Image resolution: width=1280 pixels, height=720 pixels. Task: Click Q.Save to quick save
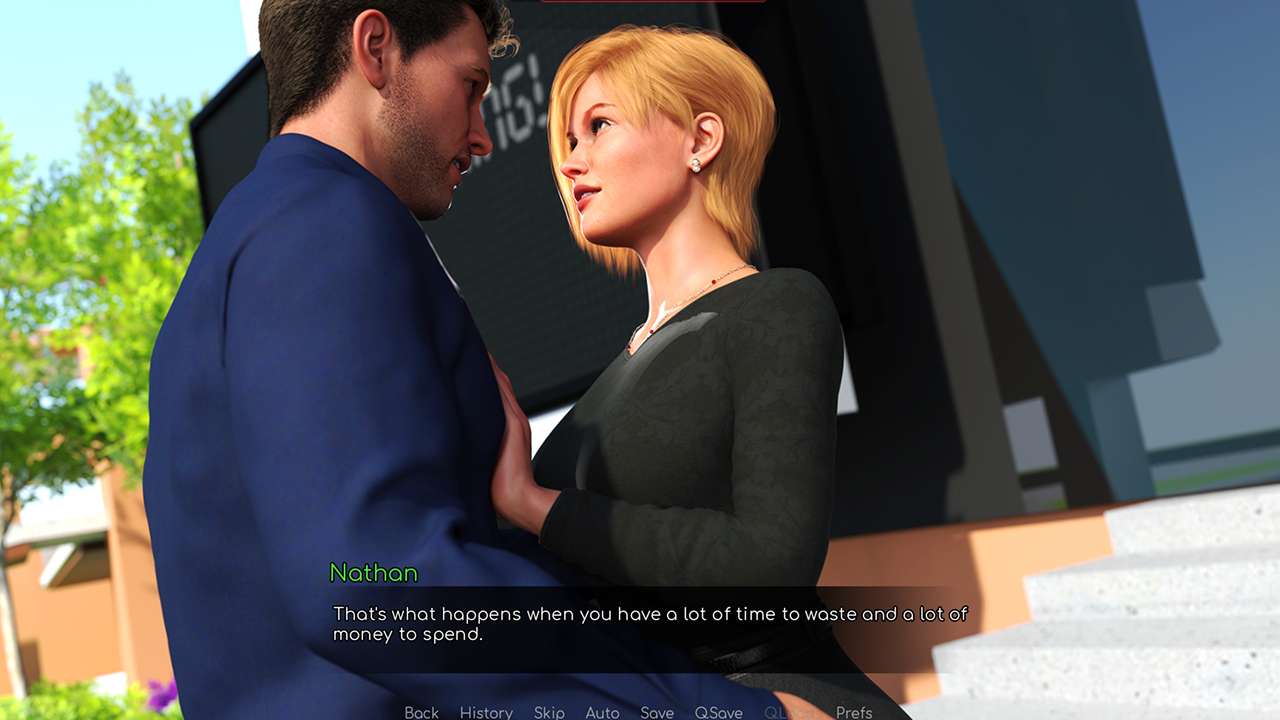(x=718, y=712)
